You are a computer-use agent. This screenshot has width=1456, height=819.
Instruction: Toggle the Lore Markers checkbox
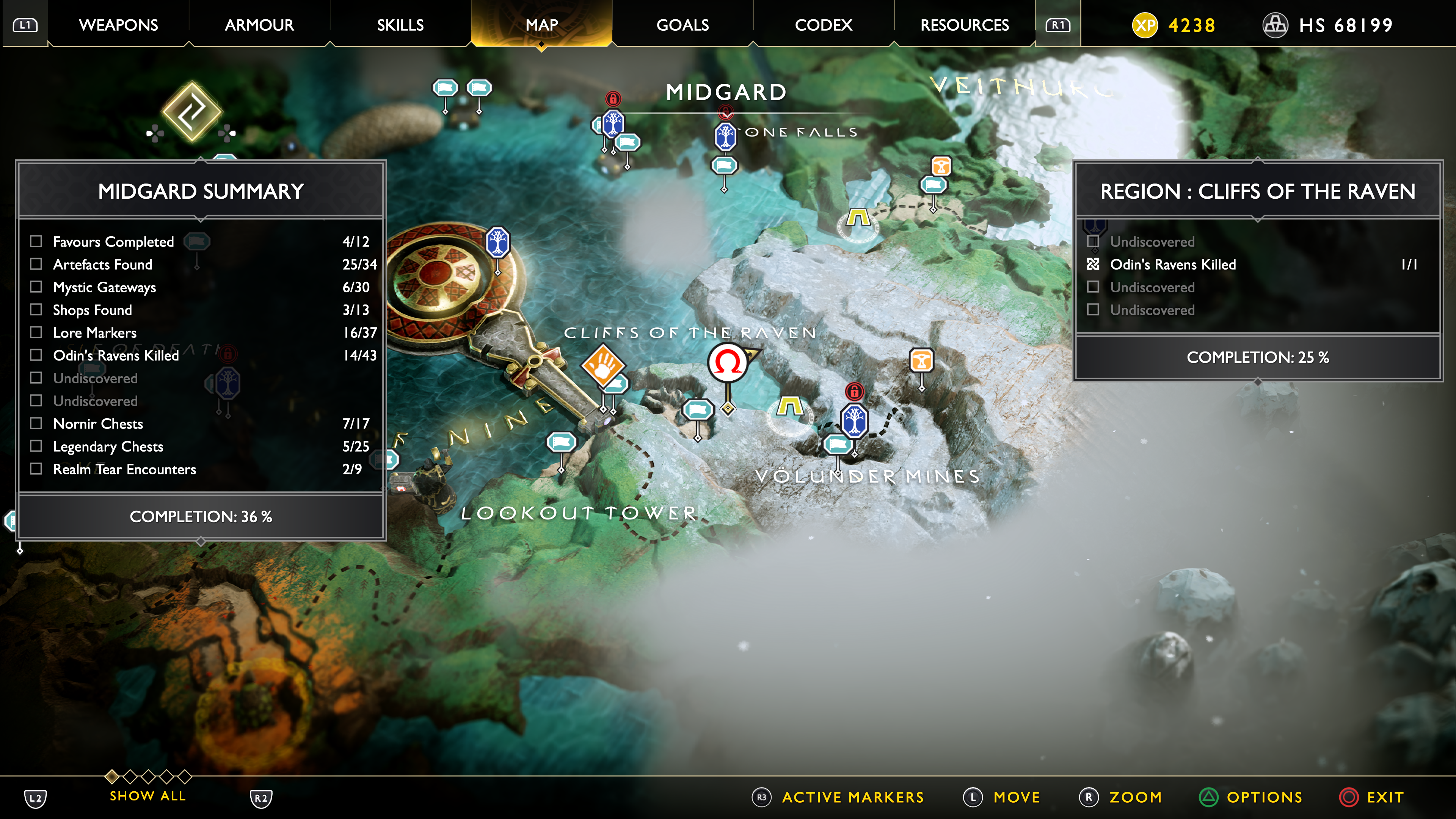[36, 333]
